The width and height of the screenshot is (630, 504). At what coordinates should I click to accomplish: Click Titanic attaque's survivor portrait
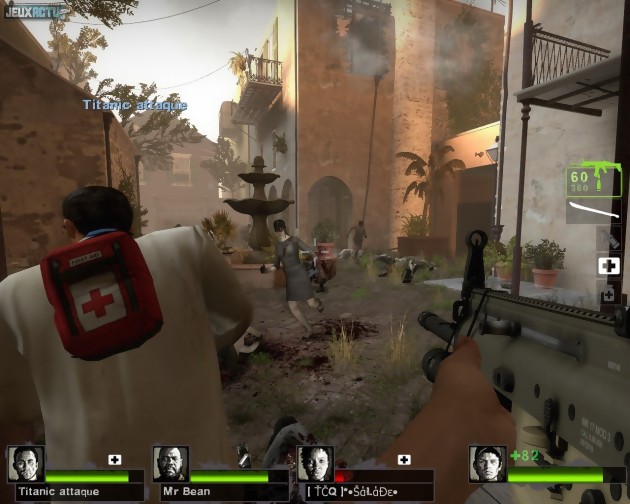click(x=26, y=465)
